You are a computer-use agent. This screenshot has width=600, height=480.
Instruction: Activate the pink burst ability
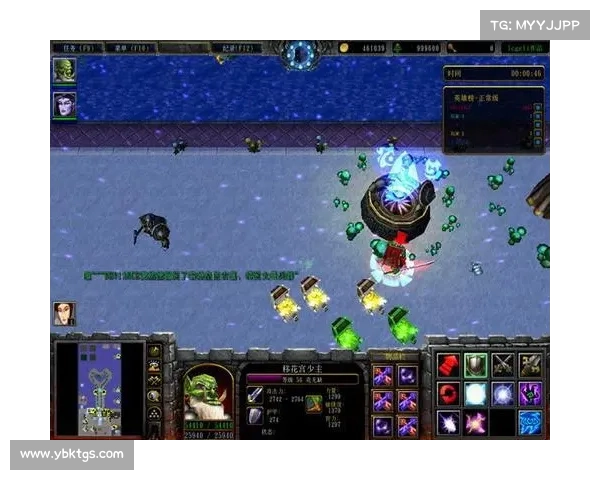click(476, 421)
